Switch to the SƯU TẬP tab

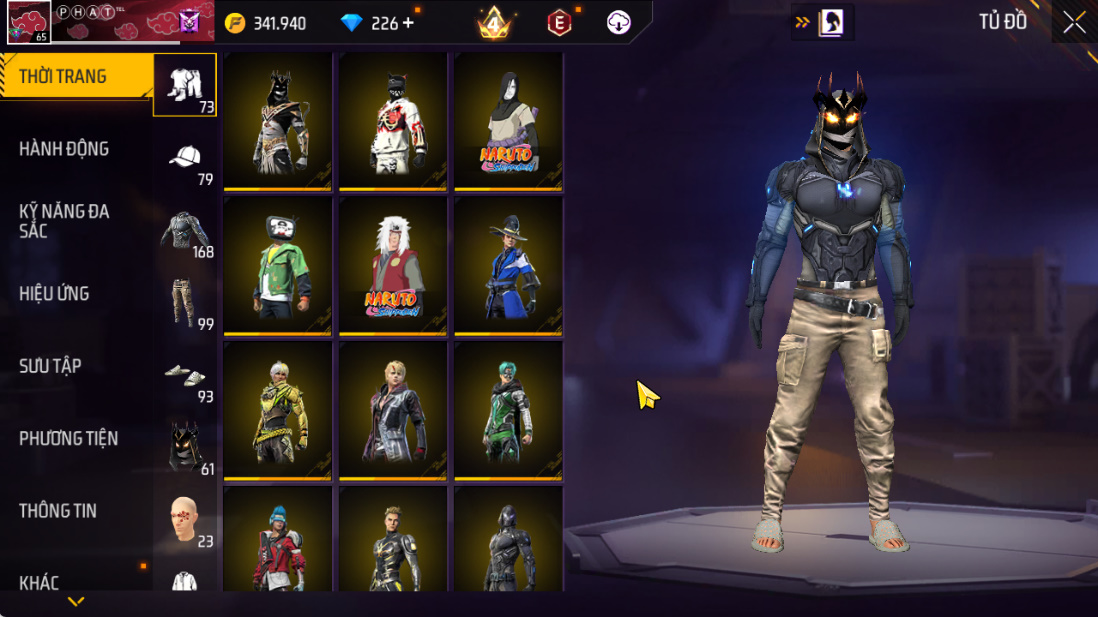pos(50,366)
